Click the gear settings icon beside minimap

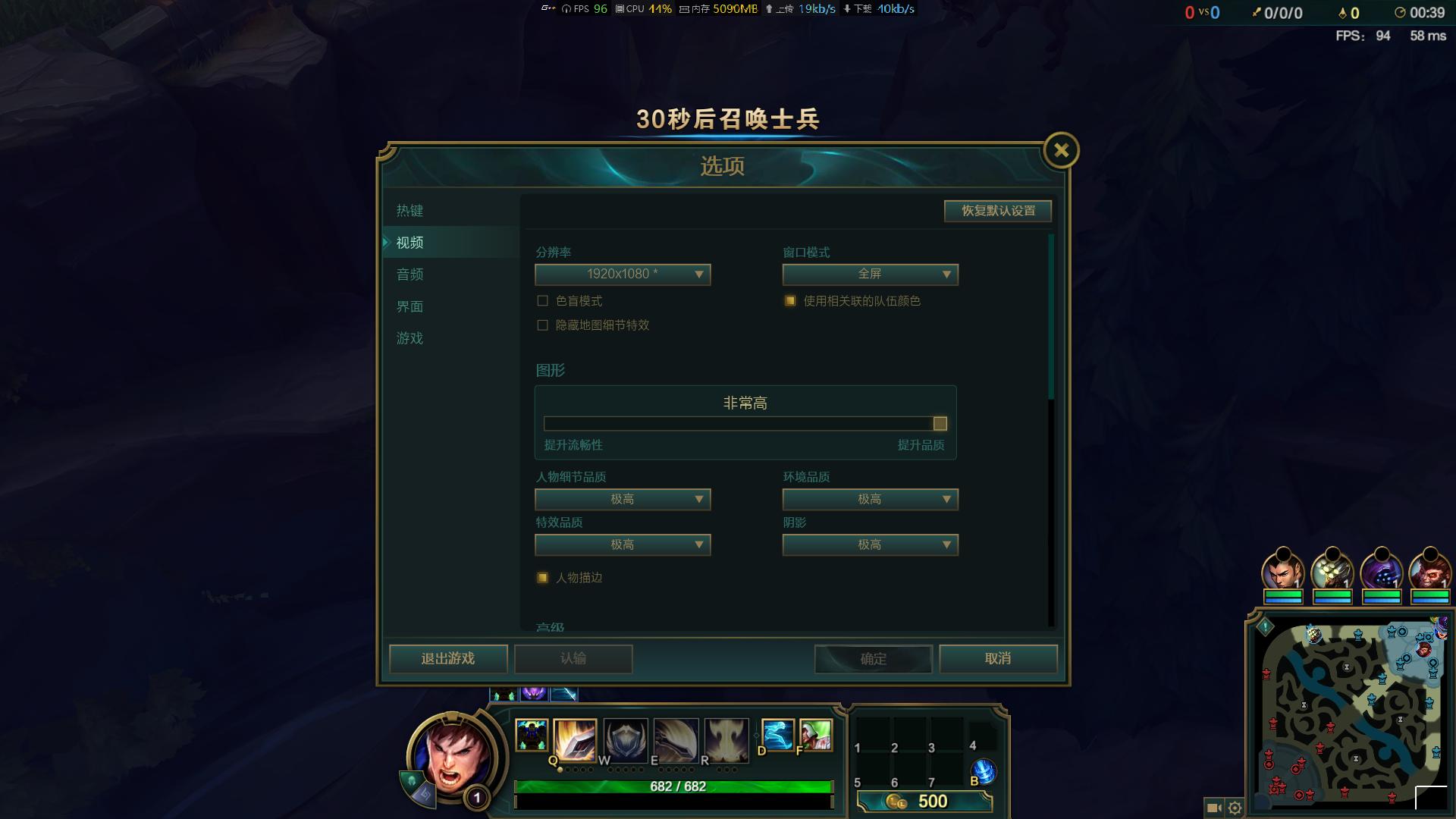1236,808
